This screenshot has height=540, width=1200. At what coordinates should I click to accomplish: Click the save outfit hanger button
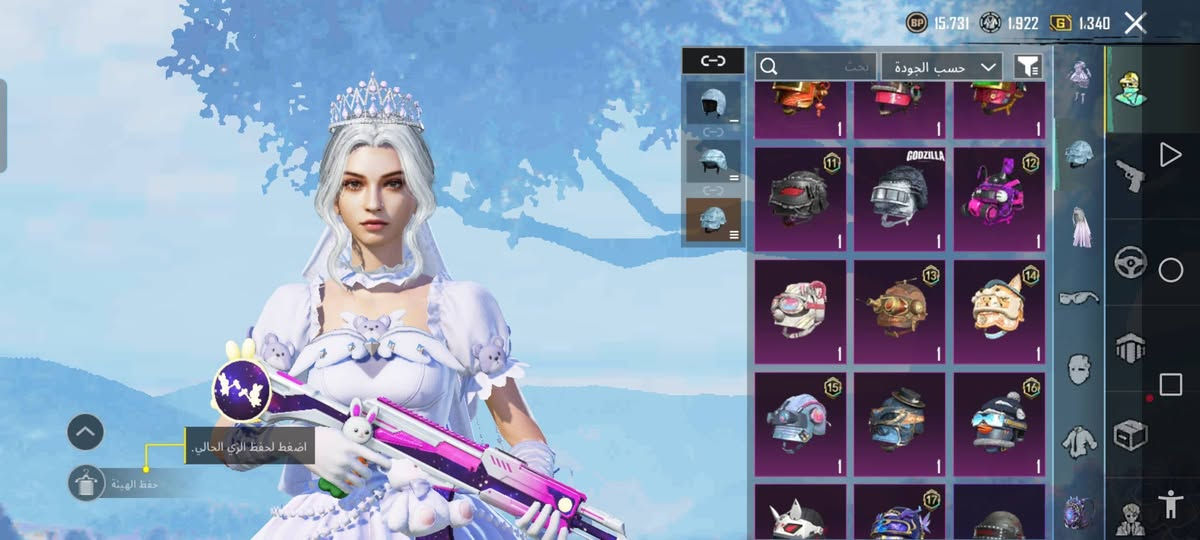(x=86, y=483)
